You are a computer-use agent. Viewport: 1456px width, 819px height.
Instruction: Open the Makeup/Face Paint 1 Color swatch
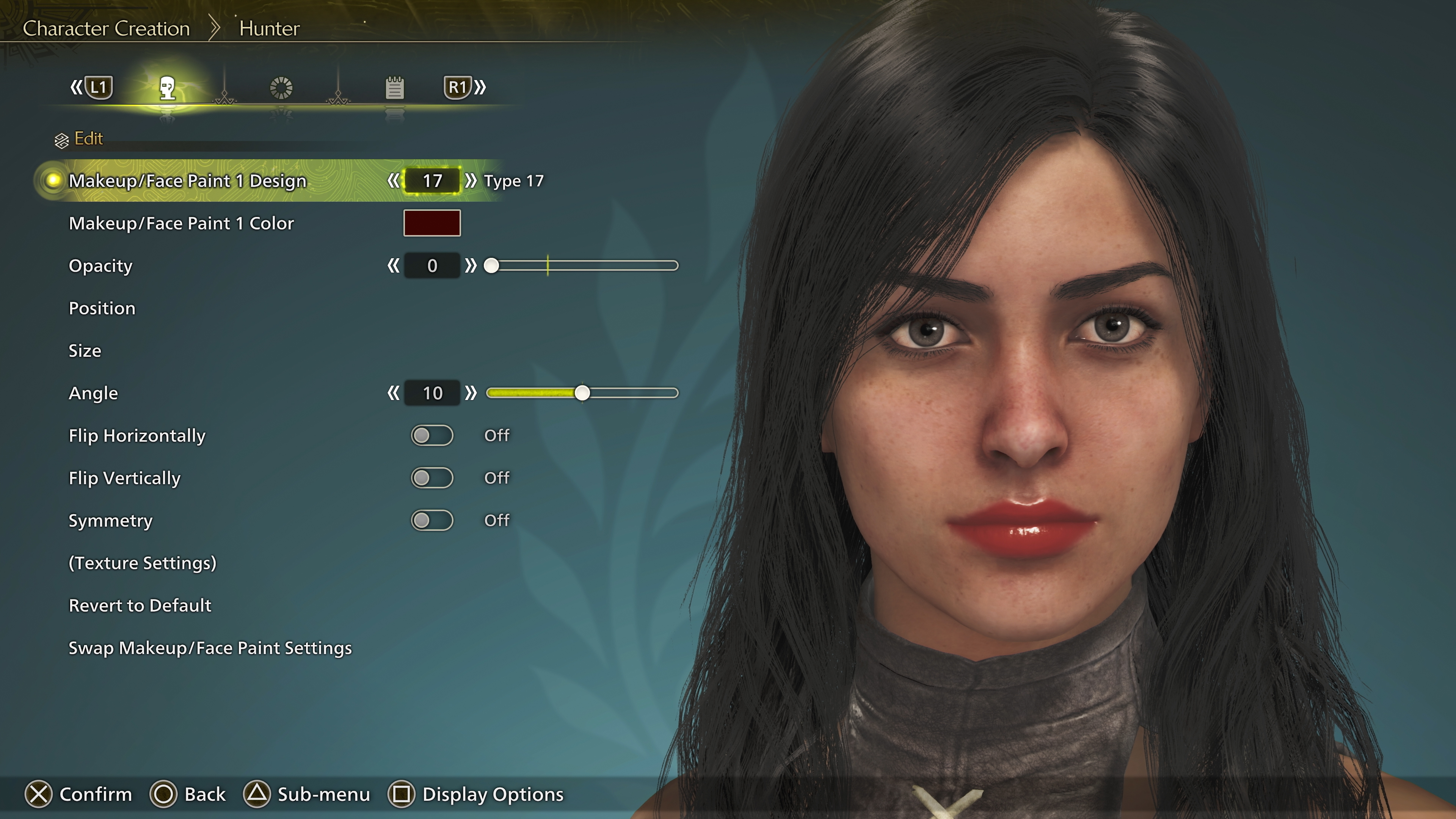[432, 223]
